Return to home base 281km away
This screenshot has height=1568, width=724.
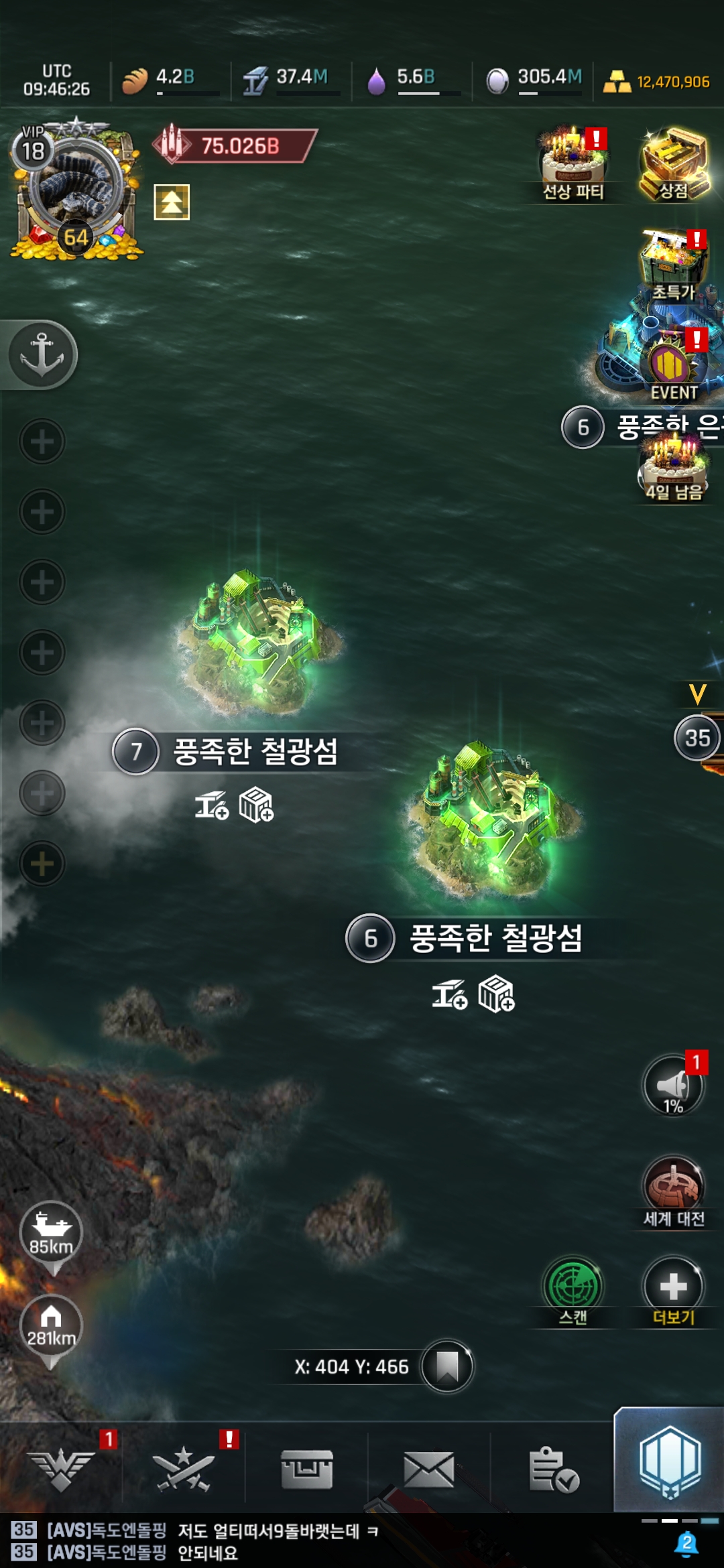click(51, 1327)
